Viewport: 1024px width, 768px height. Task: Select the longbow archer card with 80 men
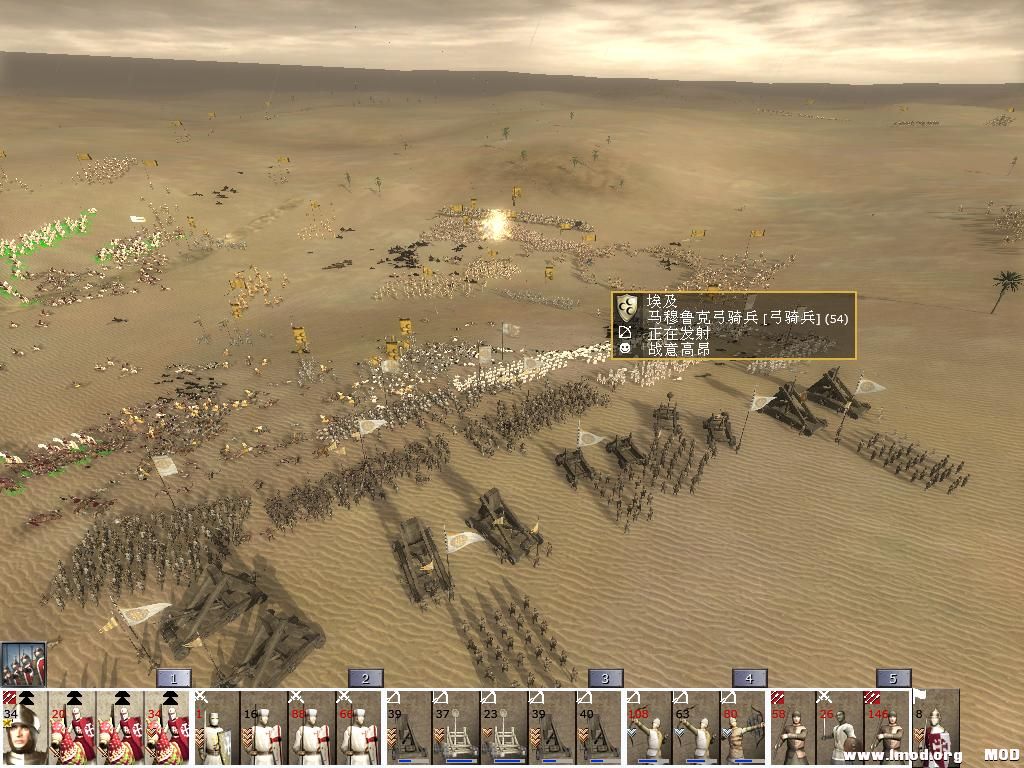pyautogui.click(x=744, y=728)
